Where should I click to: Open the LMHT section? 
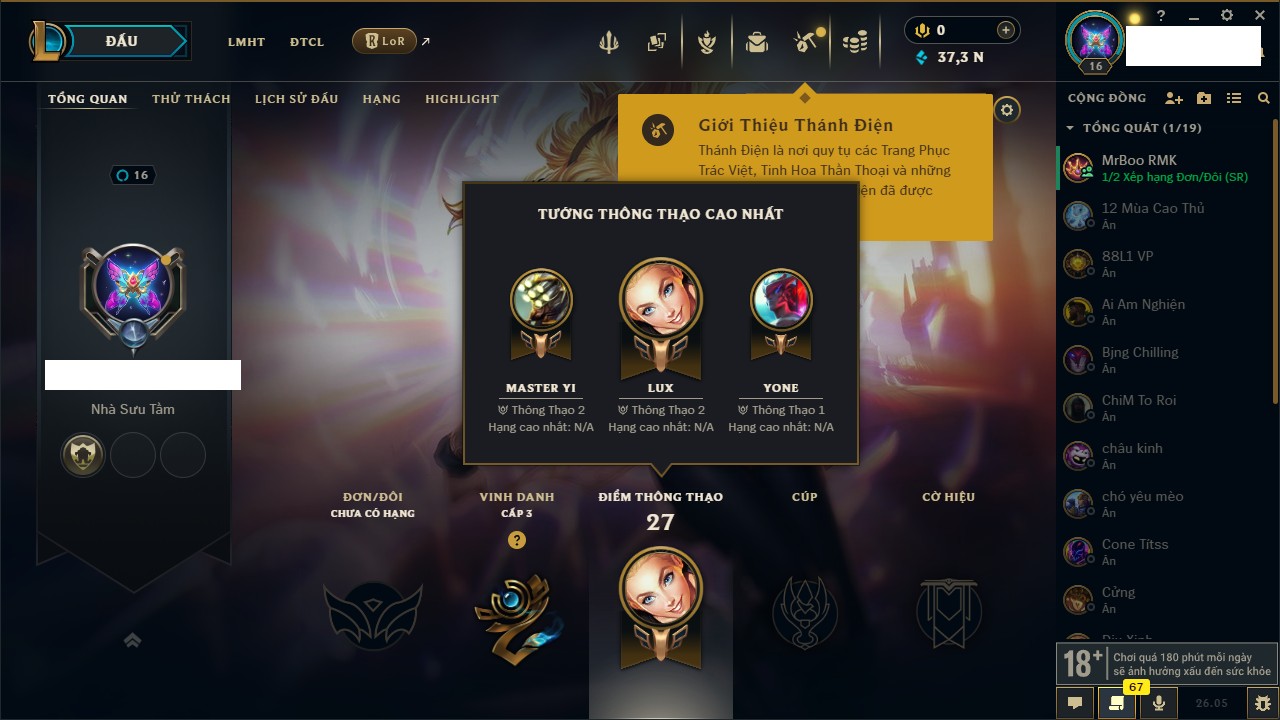point(246,42)
